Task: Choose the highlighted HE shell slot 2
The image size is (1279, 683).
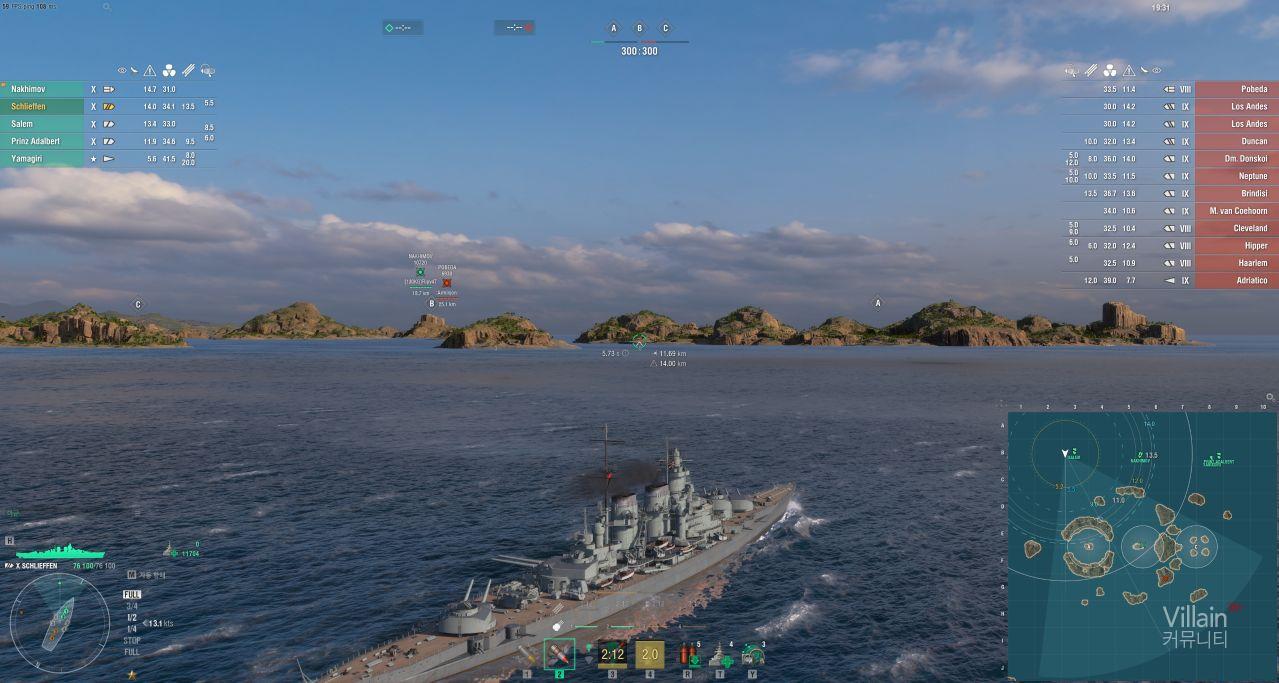Action: tap(559, 654)
